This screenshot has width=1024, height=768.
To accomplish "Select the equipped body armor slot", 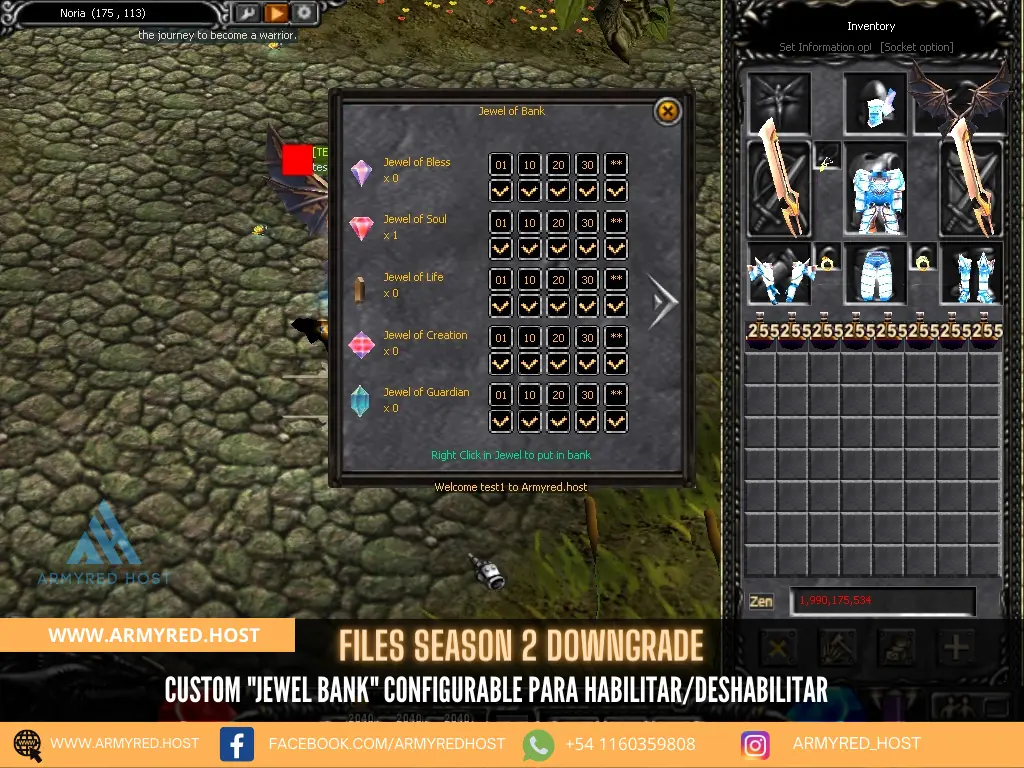I will (x=876, y=190).
